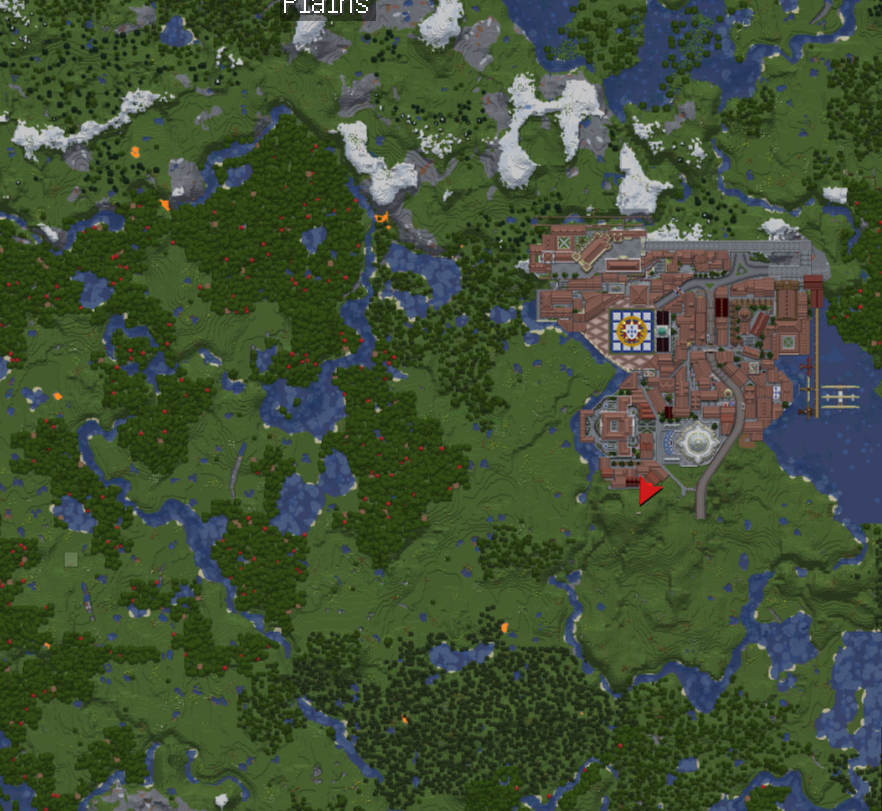
Task: Click the red player arrow marker
Action: [x=649, y=491]
